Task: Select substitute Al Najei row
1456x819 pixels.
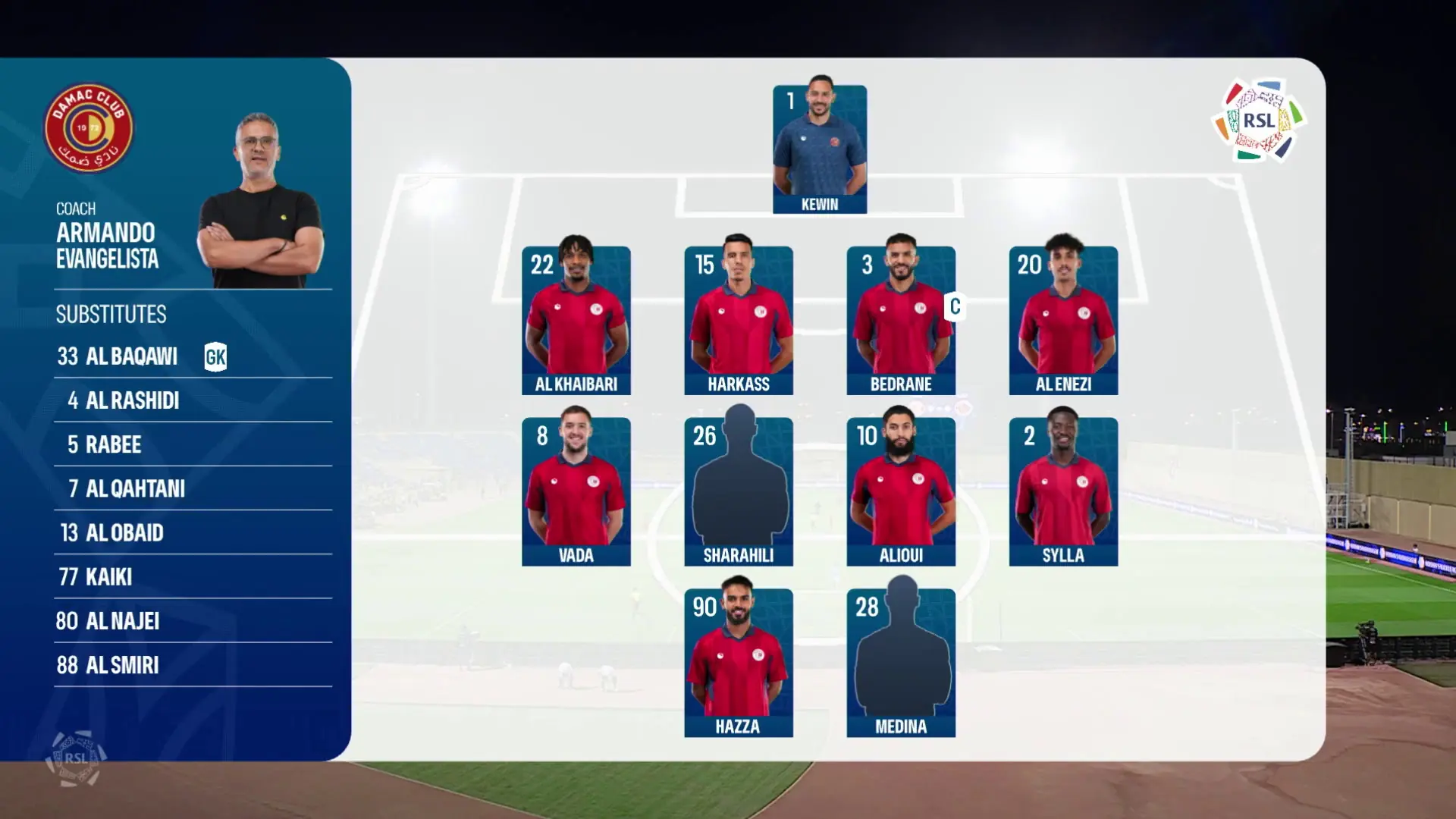Action: click(x=193, y=621)
